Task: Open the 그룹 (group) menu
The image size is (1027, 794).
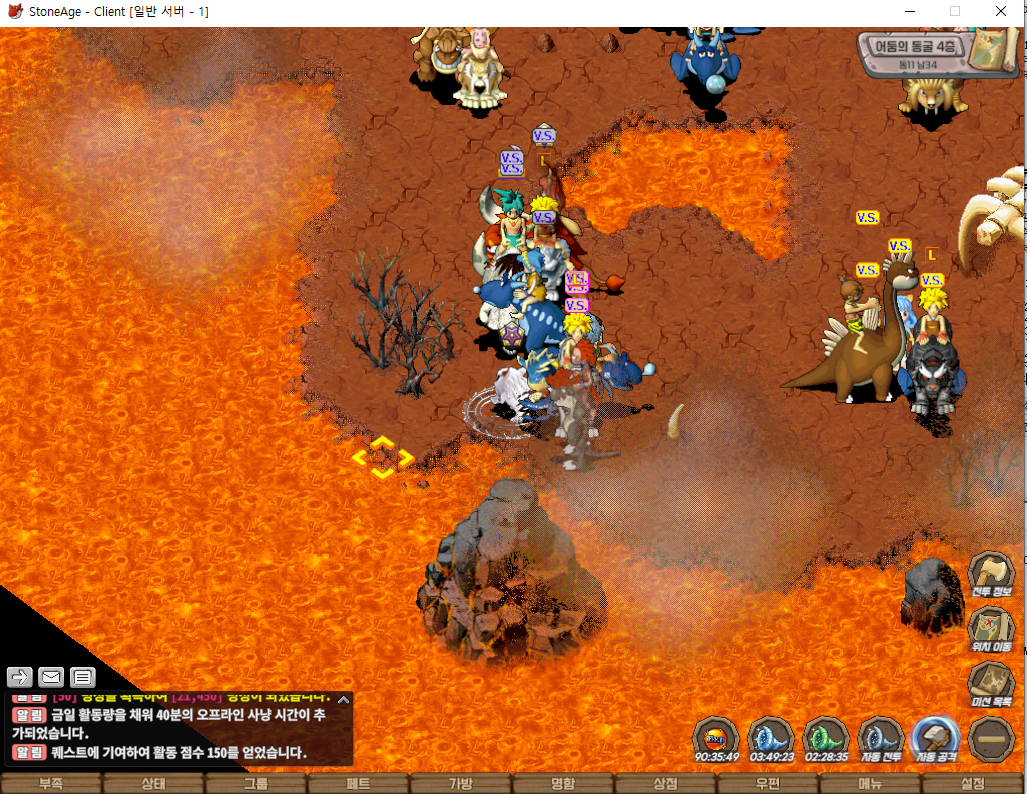Action: click(256, 784)
